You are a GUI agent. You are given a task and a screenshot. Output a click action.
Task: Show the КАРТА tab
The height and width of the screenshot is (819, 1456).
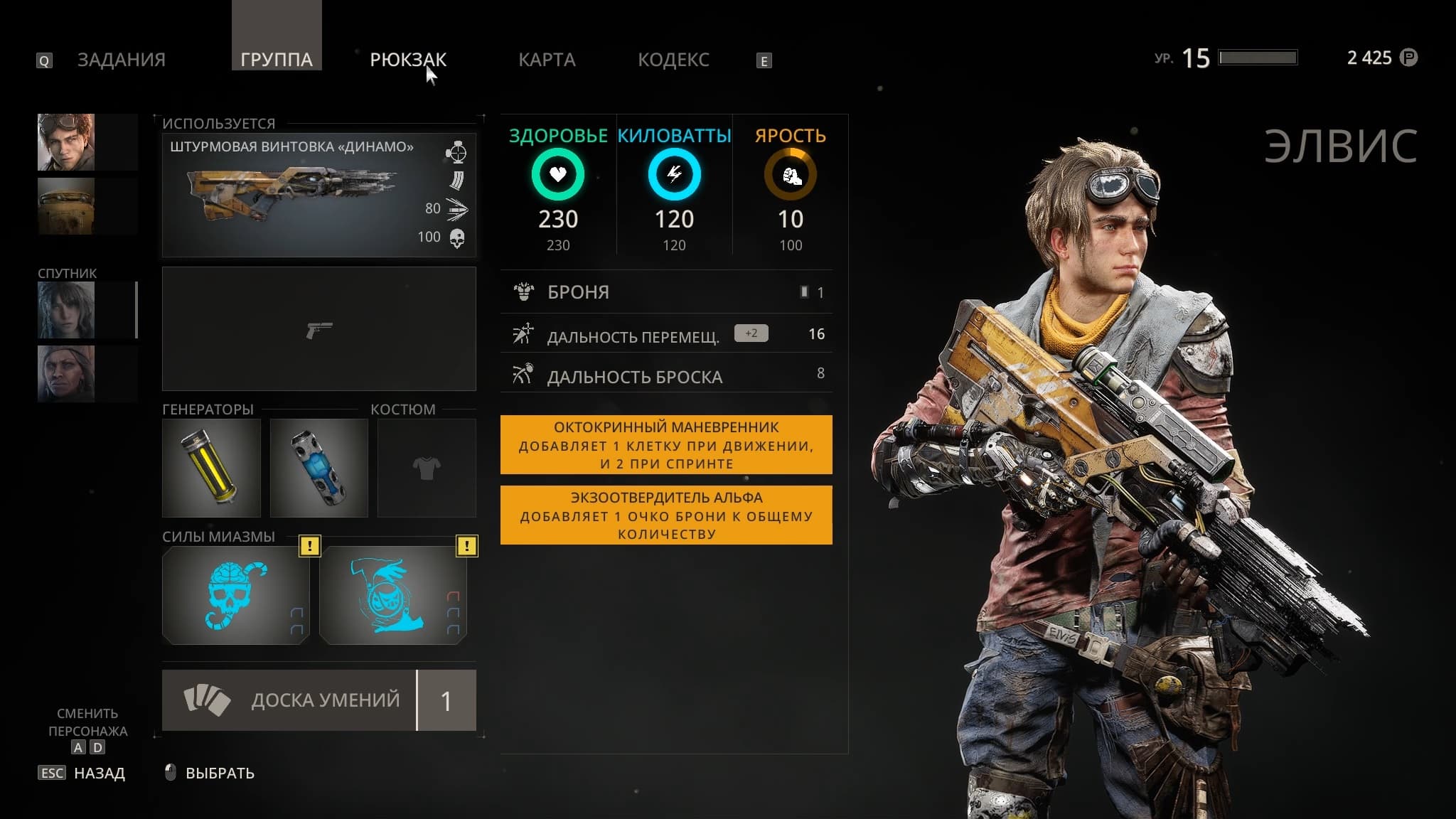click(547, 60)
